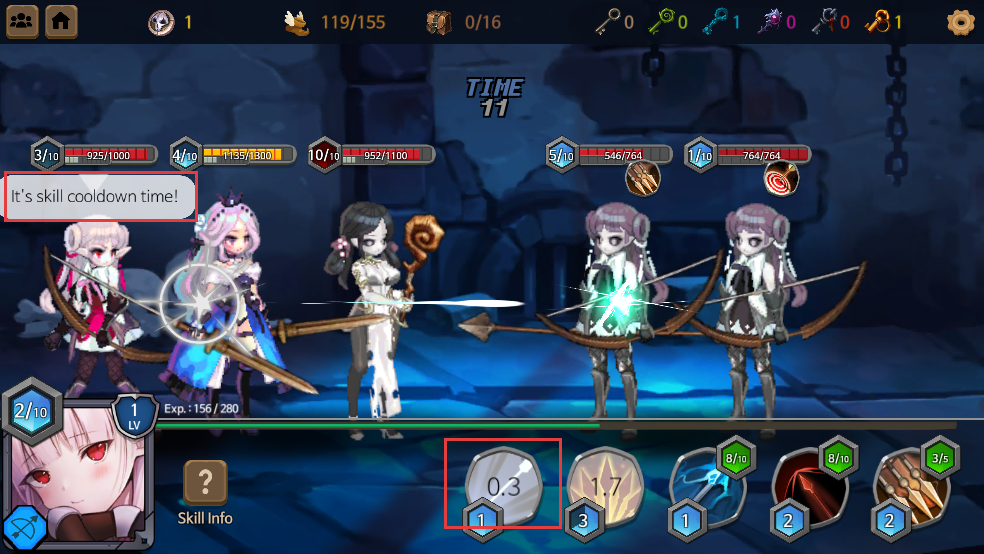The image size is (984, 554).
Task: Select the orange key icon
Action: tap(876, 21)
